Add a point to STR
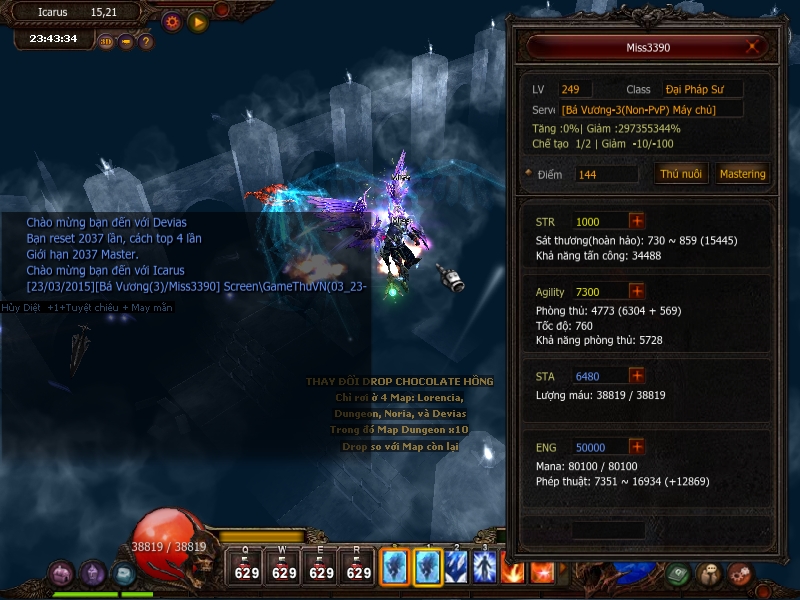This screenshot has width=800, height=600. [637, 221]
